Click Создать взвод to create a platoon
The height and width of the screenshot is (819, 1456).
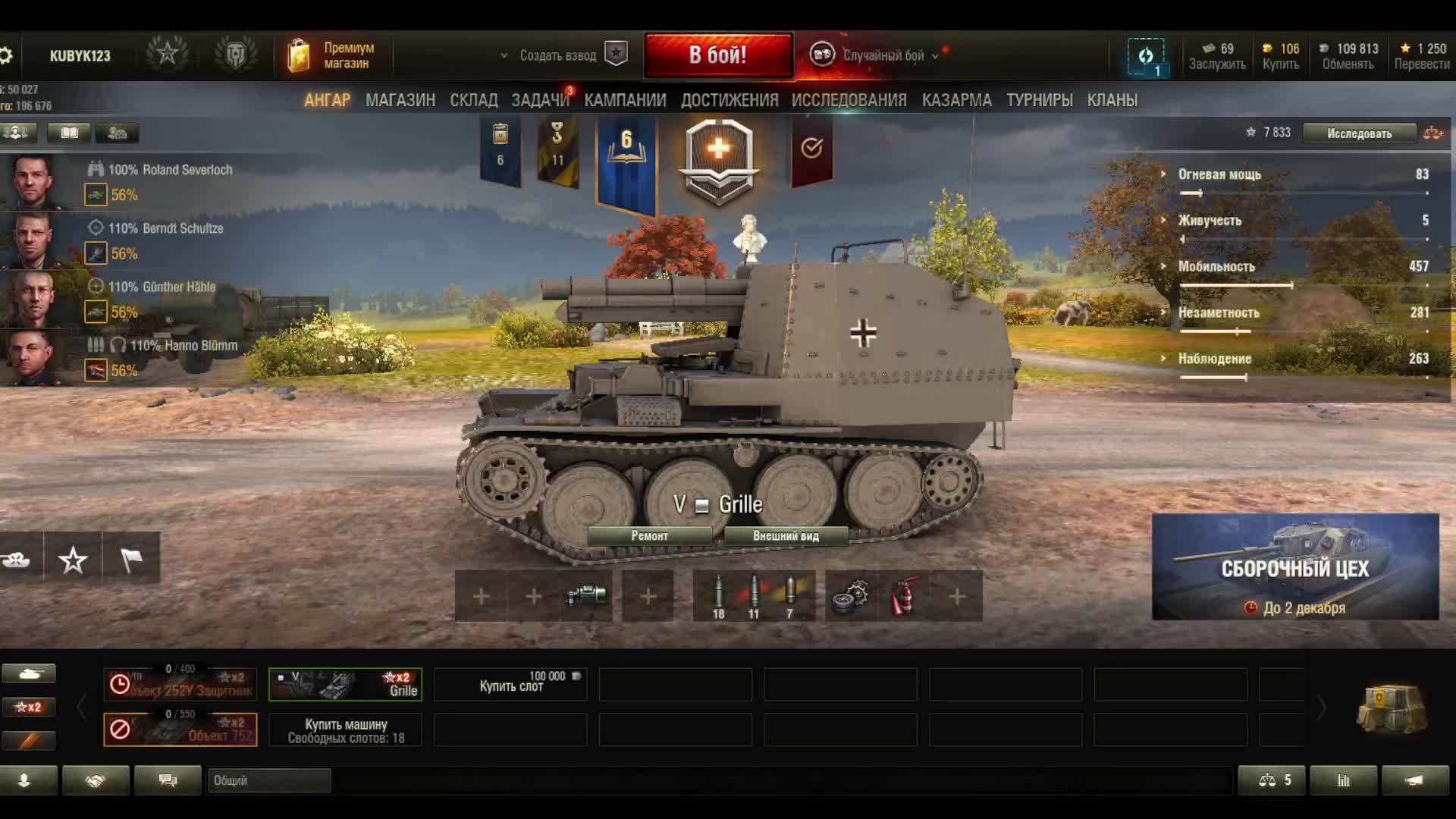[558, 55]
